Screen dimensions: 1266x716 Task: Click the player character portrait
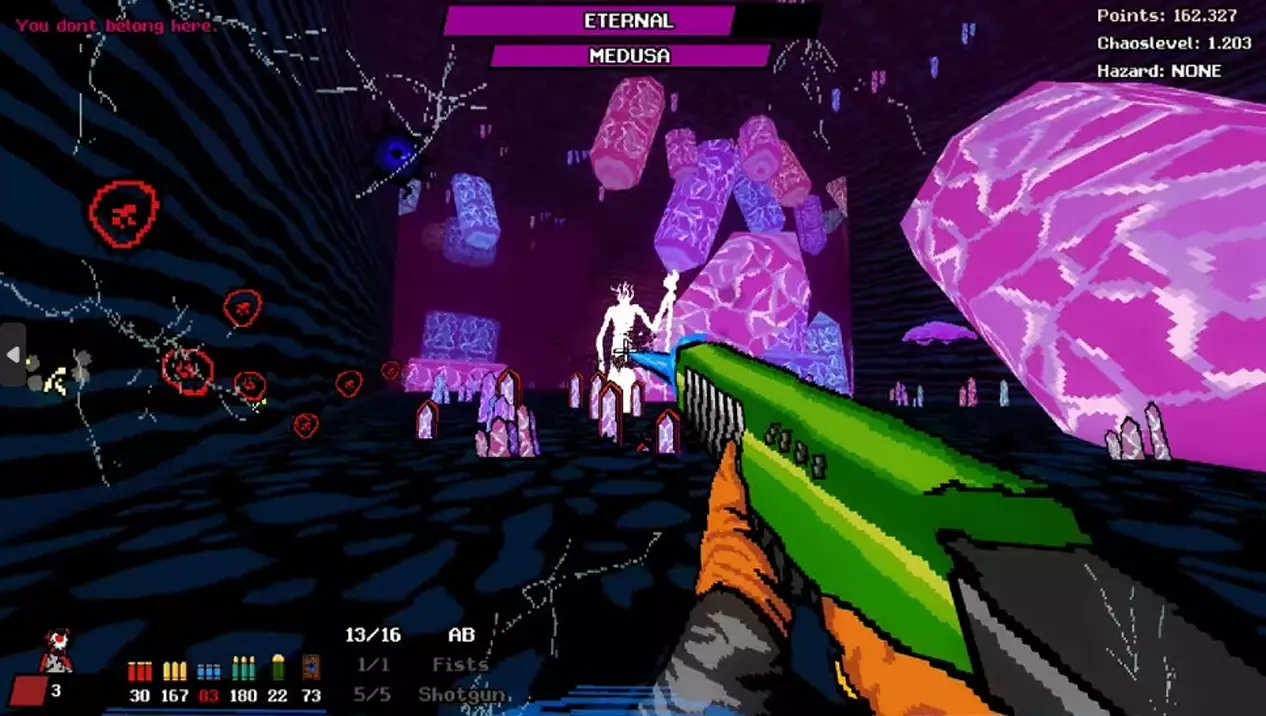[56, 650]
